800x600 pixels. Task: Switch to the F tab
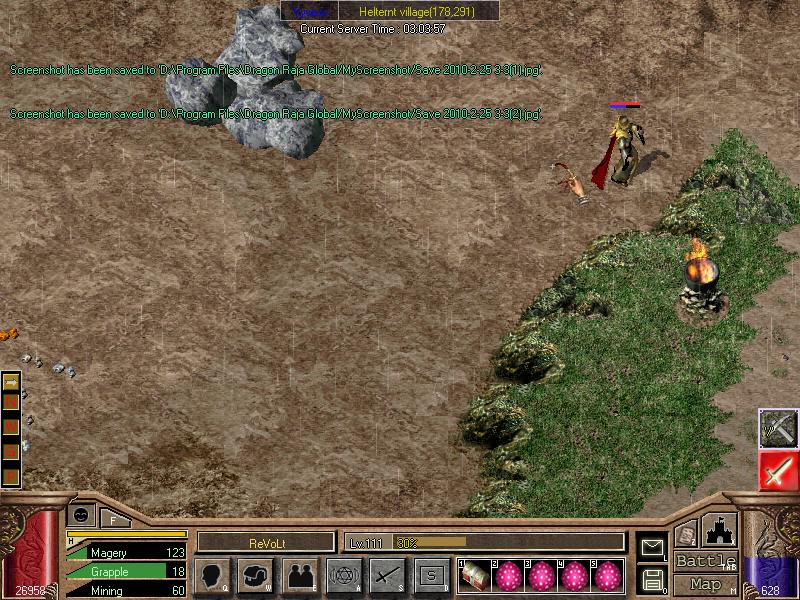point(113,518)
